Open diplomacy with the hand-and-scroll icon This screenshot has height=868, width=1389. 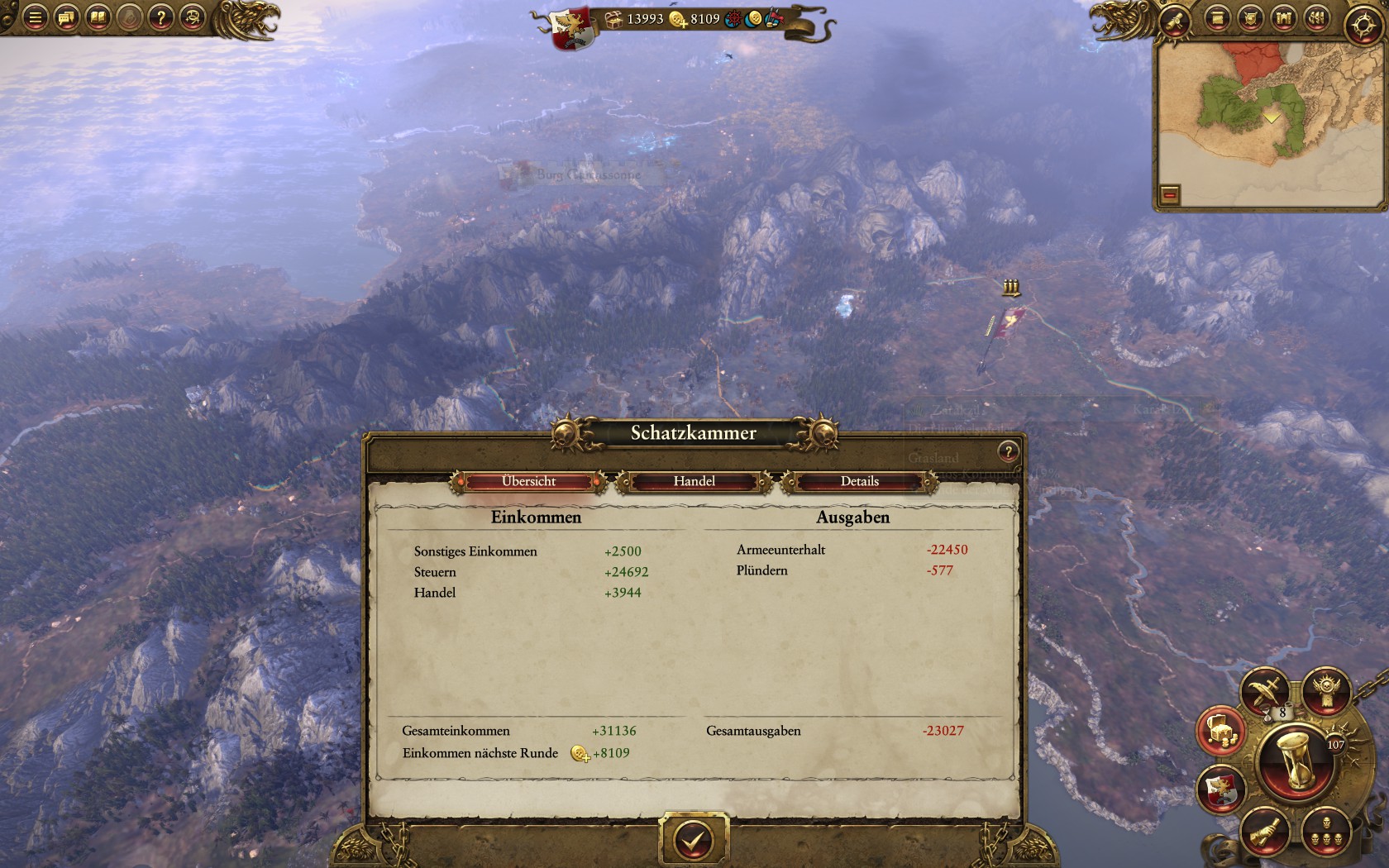tap(1264, 832)
